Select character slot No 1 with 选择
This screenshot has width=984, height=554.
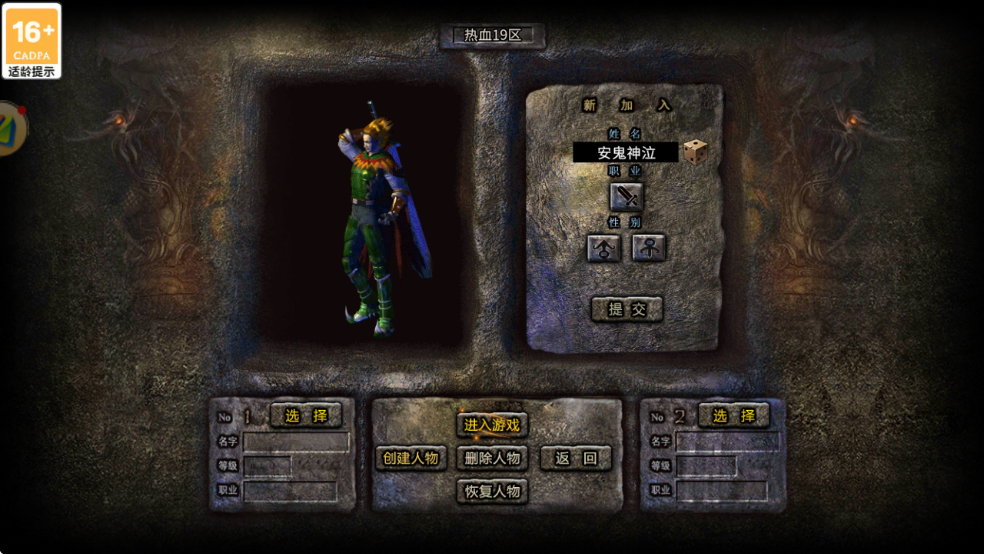pyautogui.click(x=306, y=415)
